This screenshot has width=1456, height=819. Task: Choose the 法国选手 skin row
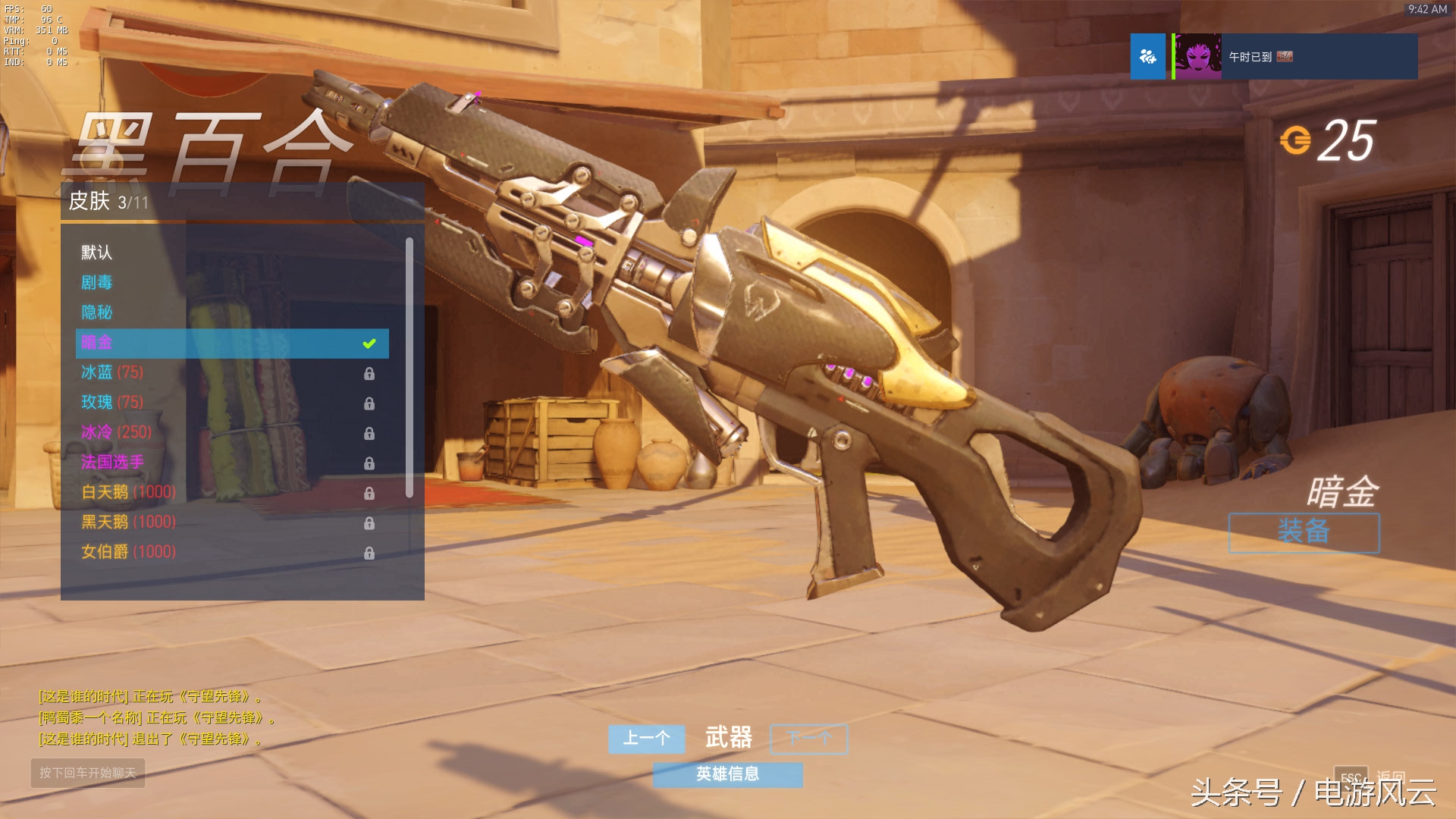112,462
